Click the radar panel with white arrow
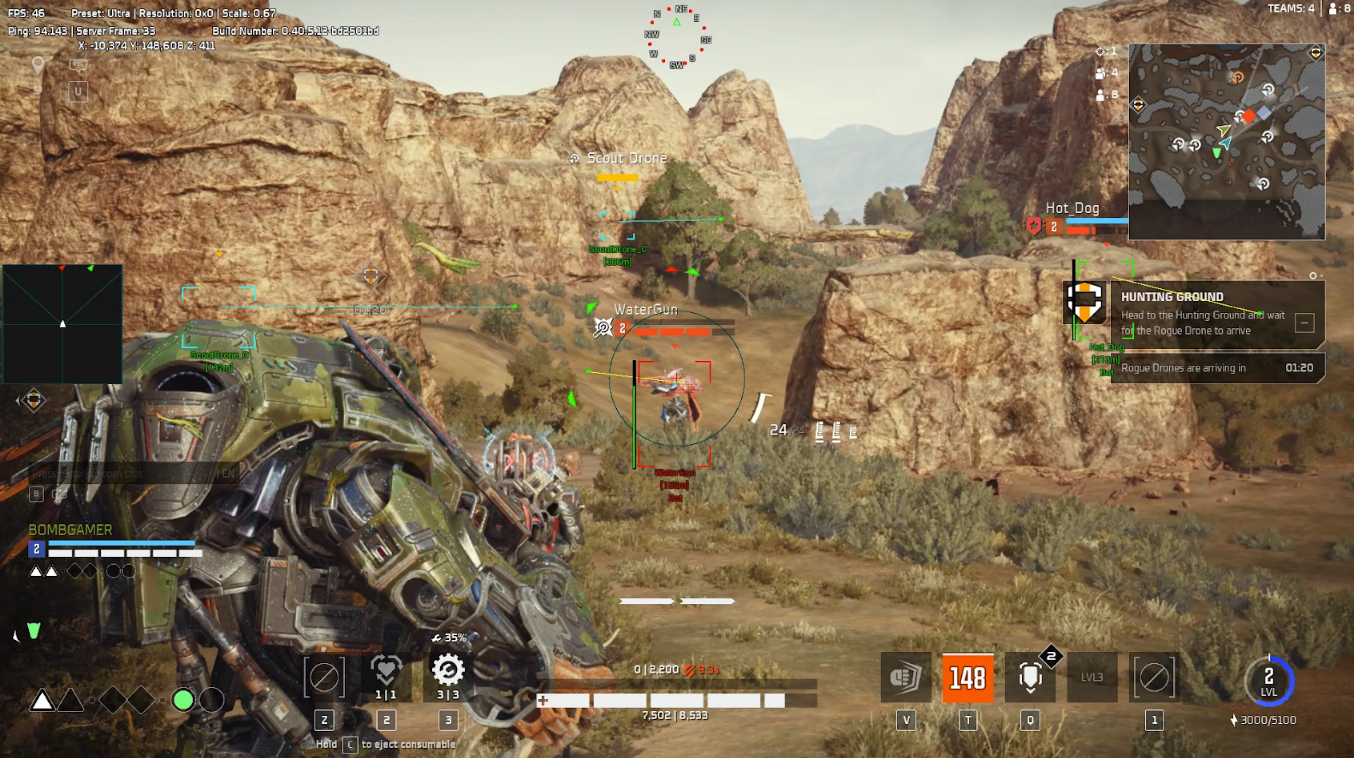The image size is (1354, 758). tap(62, 323)
